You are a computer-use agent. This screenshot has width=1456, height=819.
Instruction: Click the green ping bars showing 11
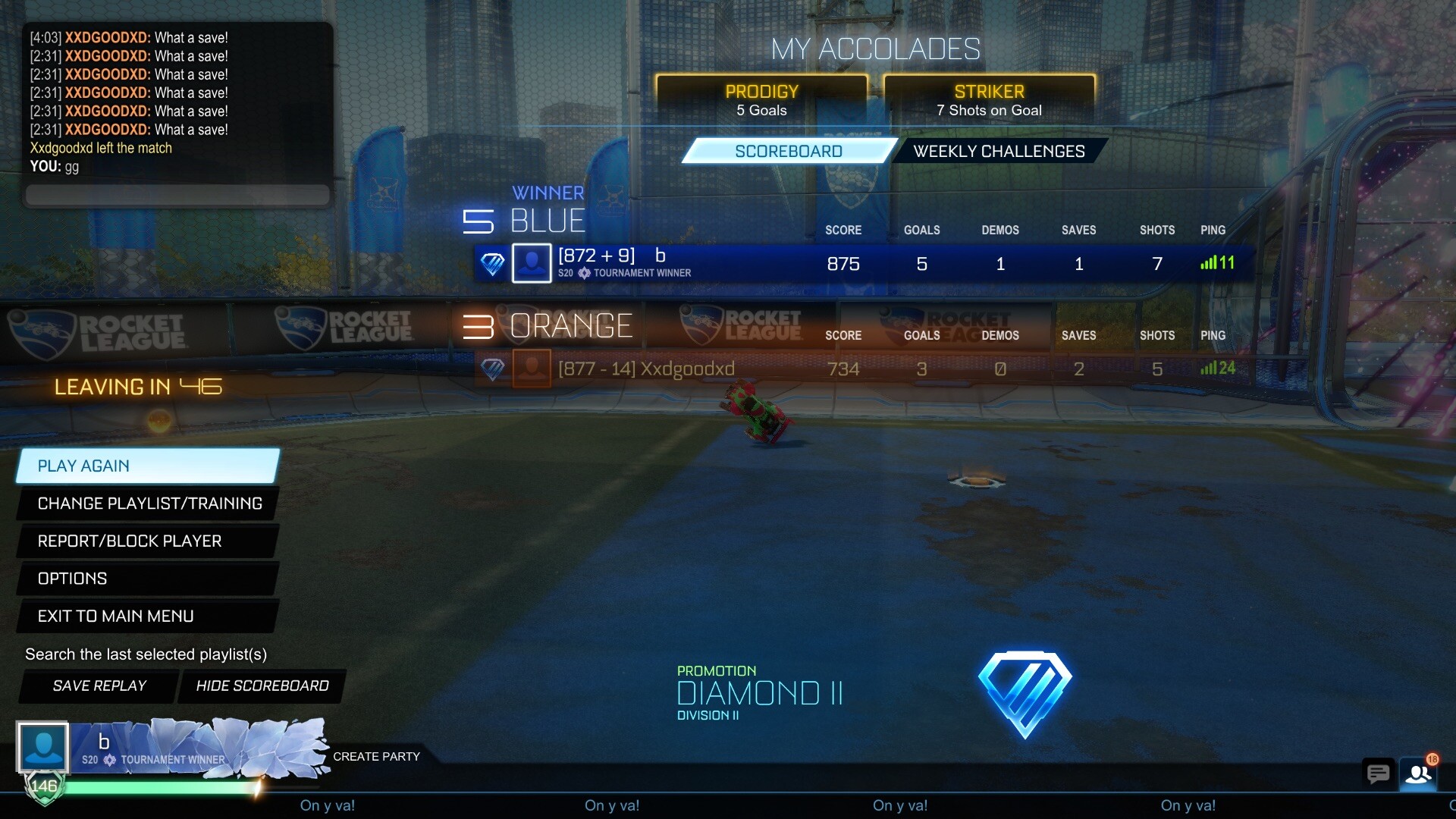1213,263
